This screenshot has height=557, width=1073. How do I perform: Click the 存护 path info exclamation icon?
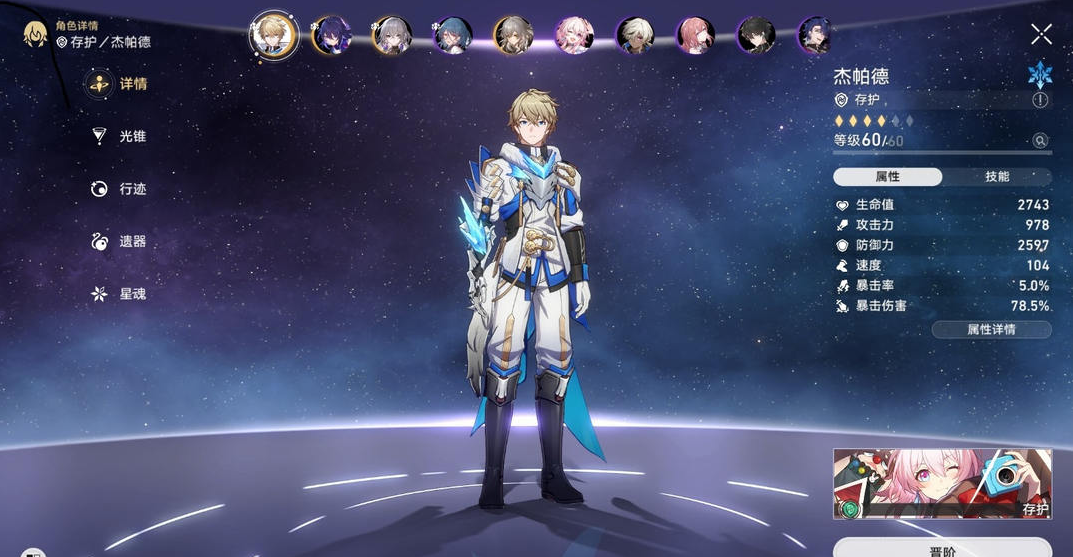click(1040, 100)
